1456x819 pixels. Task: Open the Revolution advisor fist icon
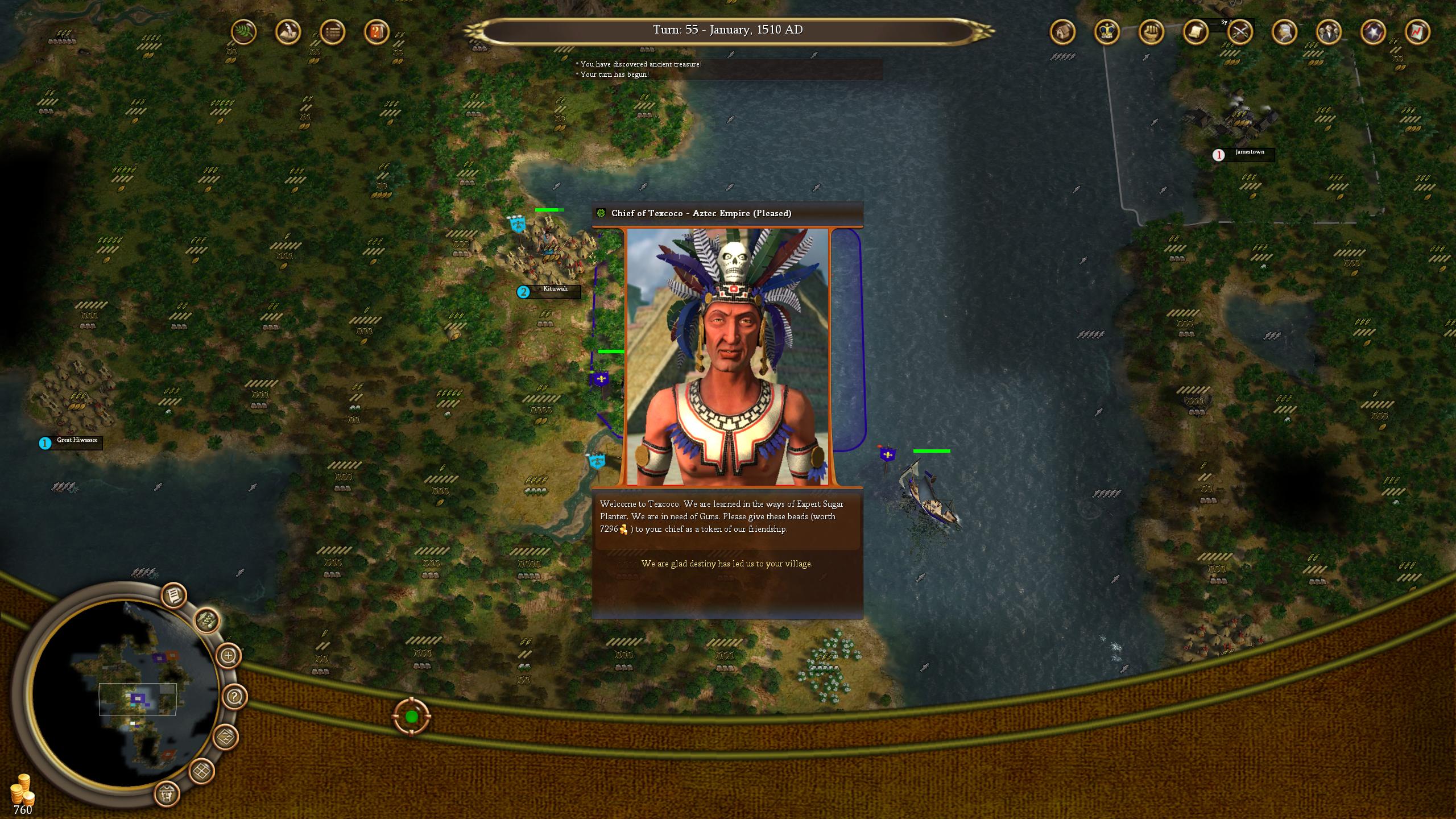(1150, 33)
